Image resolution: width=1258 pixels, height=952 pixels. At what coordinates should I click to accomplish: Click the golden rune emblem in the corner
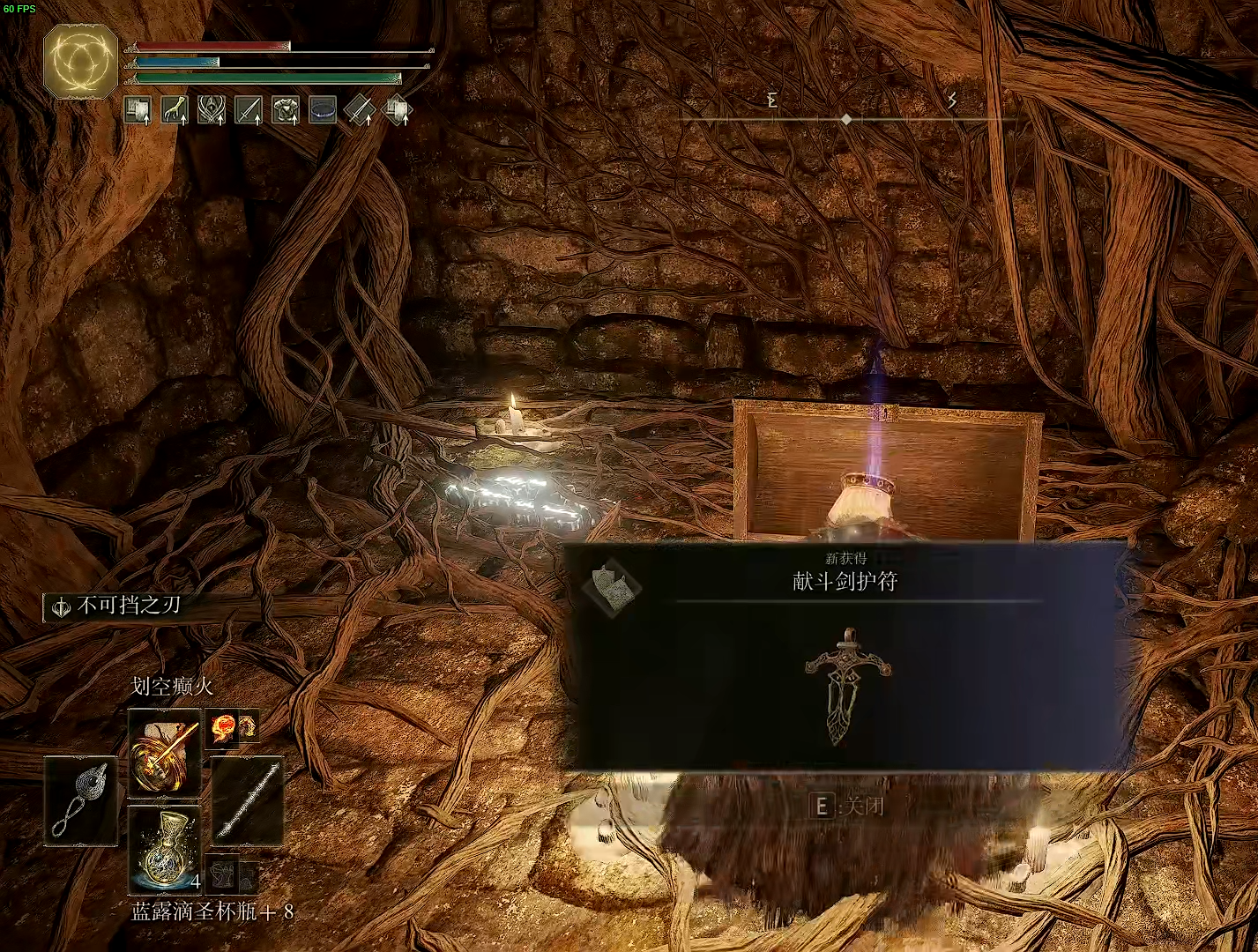[x=80, y=61]
